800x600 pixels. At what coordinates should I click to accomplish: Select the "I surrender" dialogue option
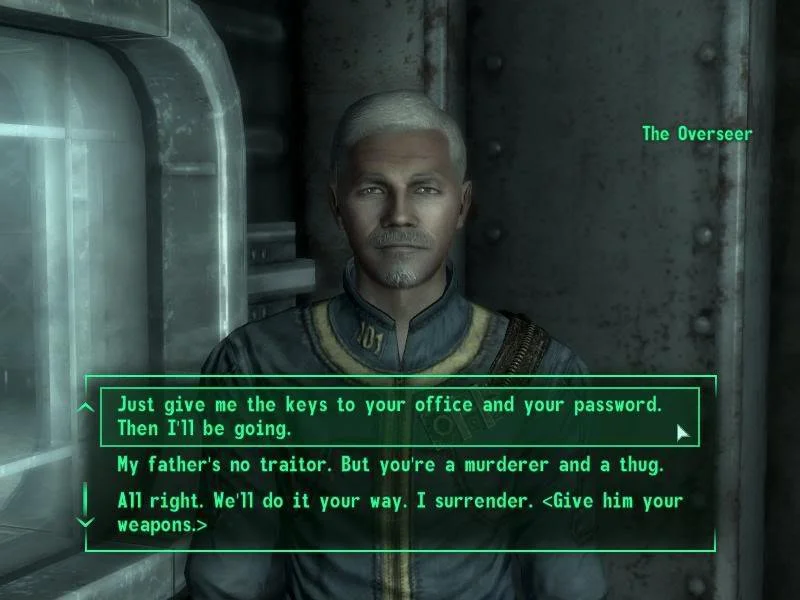point(398,511)
